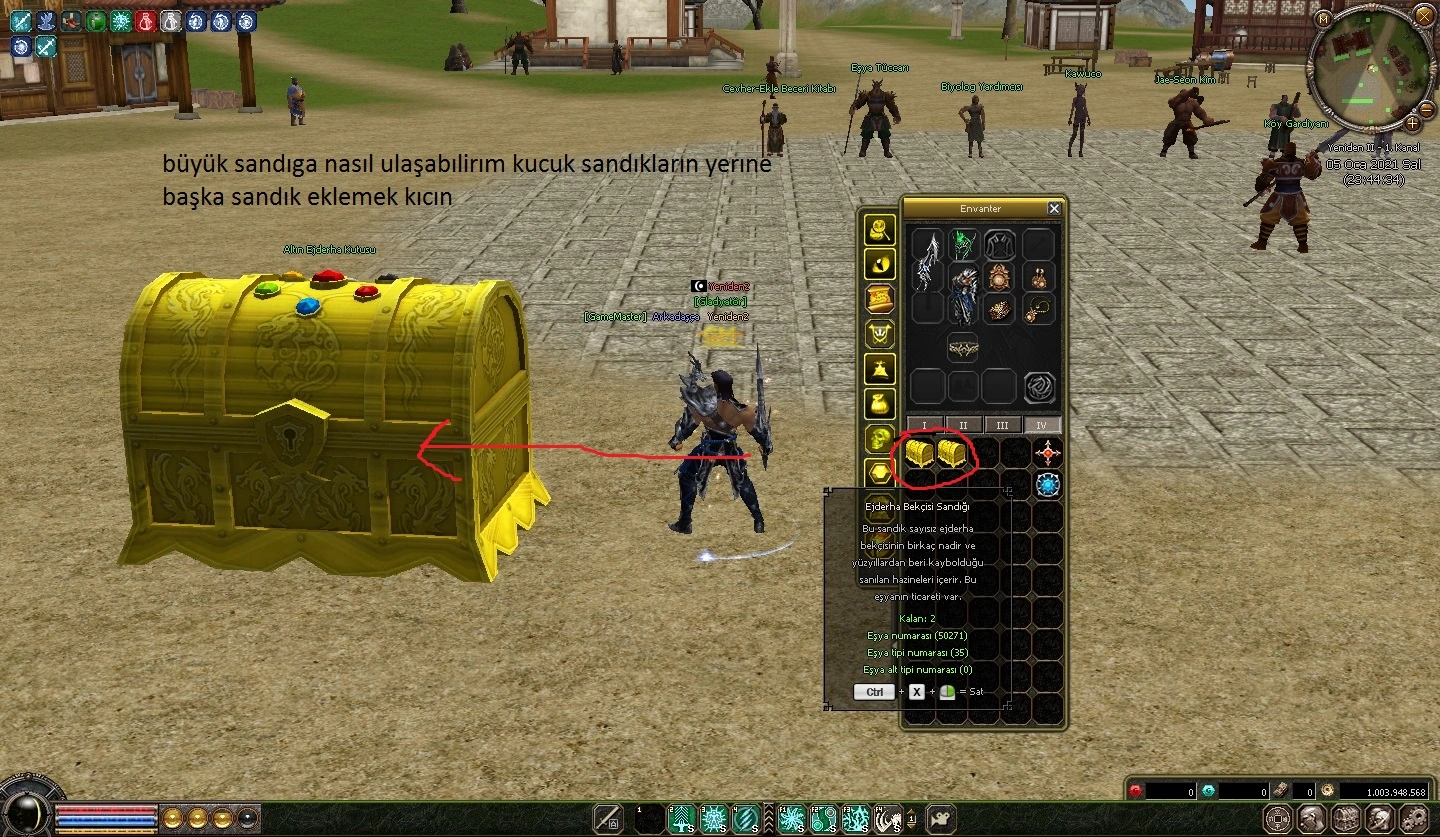Click the equipped earrings slot
The image size is (1440, 837).
pyautogui.click(x=1039, y=277)
